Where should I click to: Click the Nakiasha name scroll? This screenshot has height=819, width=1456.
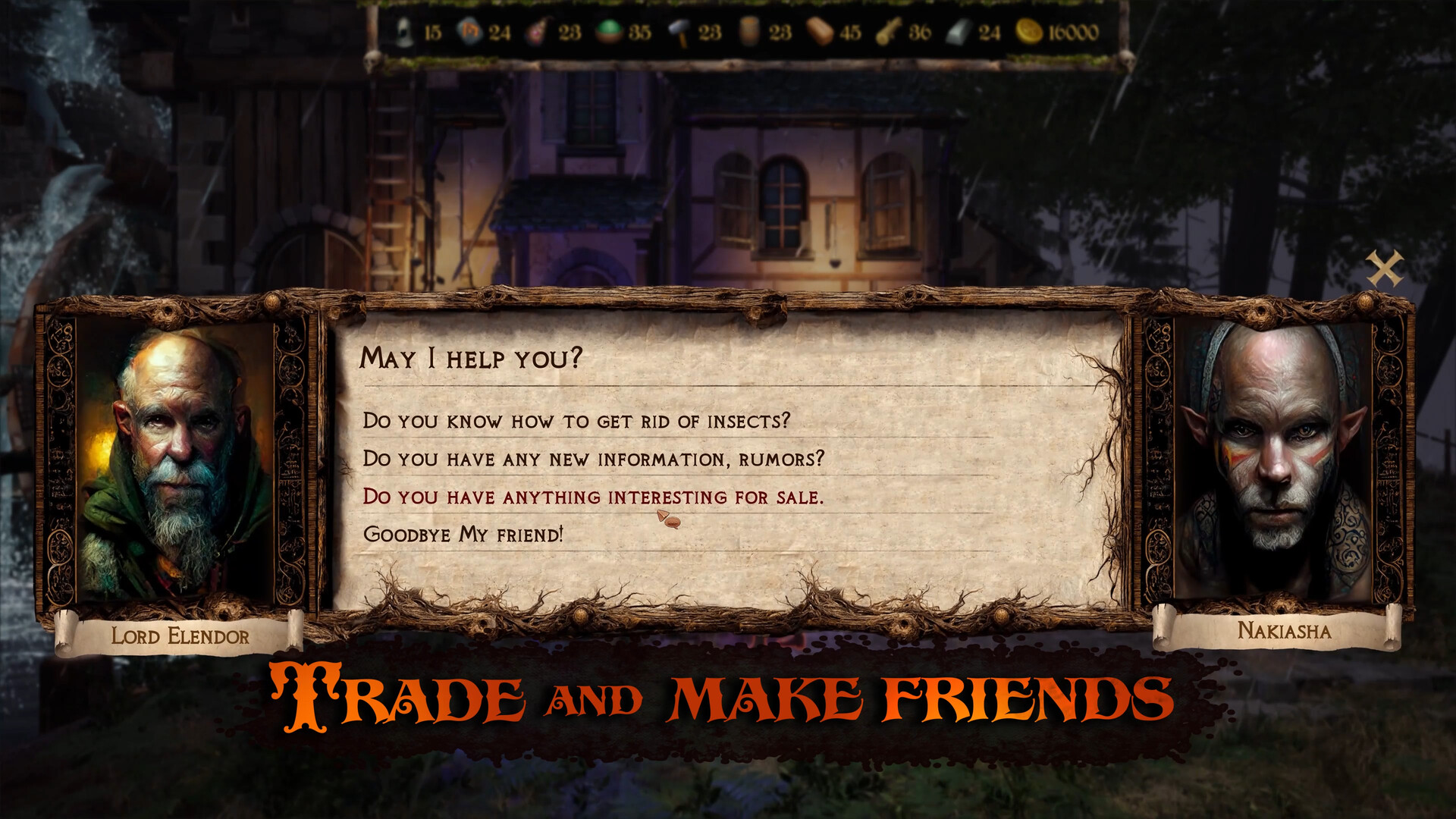(x=1285, y=630)
